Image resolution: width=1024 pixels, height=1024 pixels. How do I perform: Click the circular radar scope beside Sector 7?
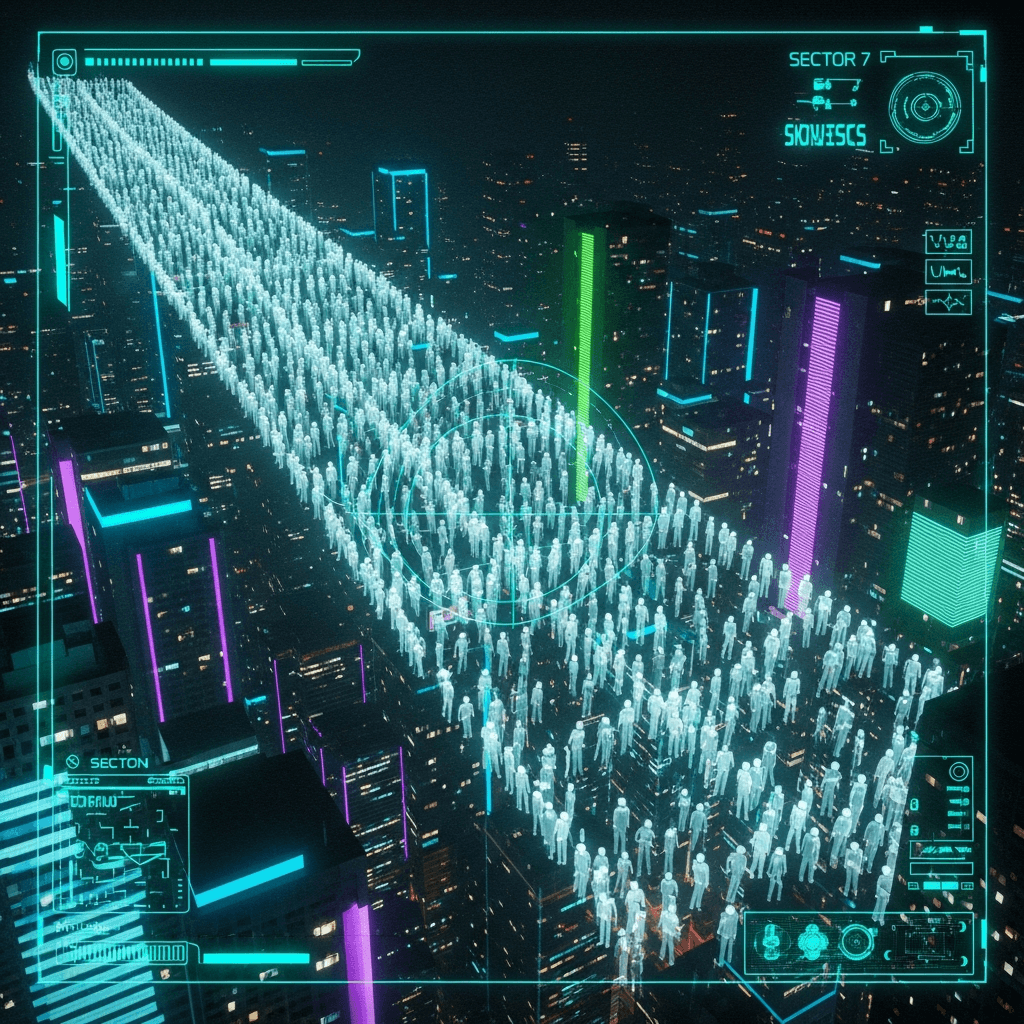[925, 107]
